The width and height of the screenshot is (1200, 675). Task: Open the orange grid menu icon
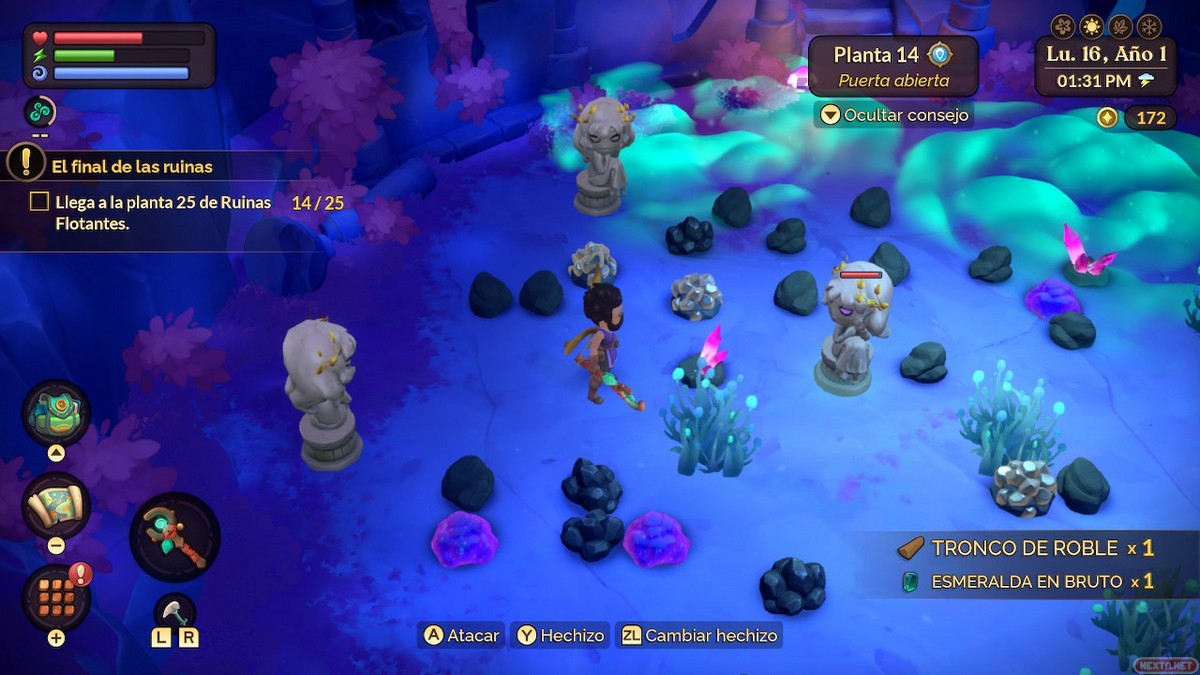tap(56, 597)
